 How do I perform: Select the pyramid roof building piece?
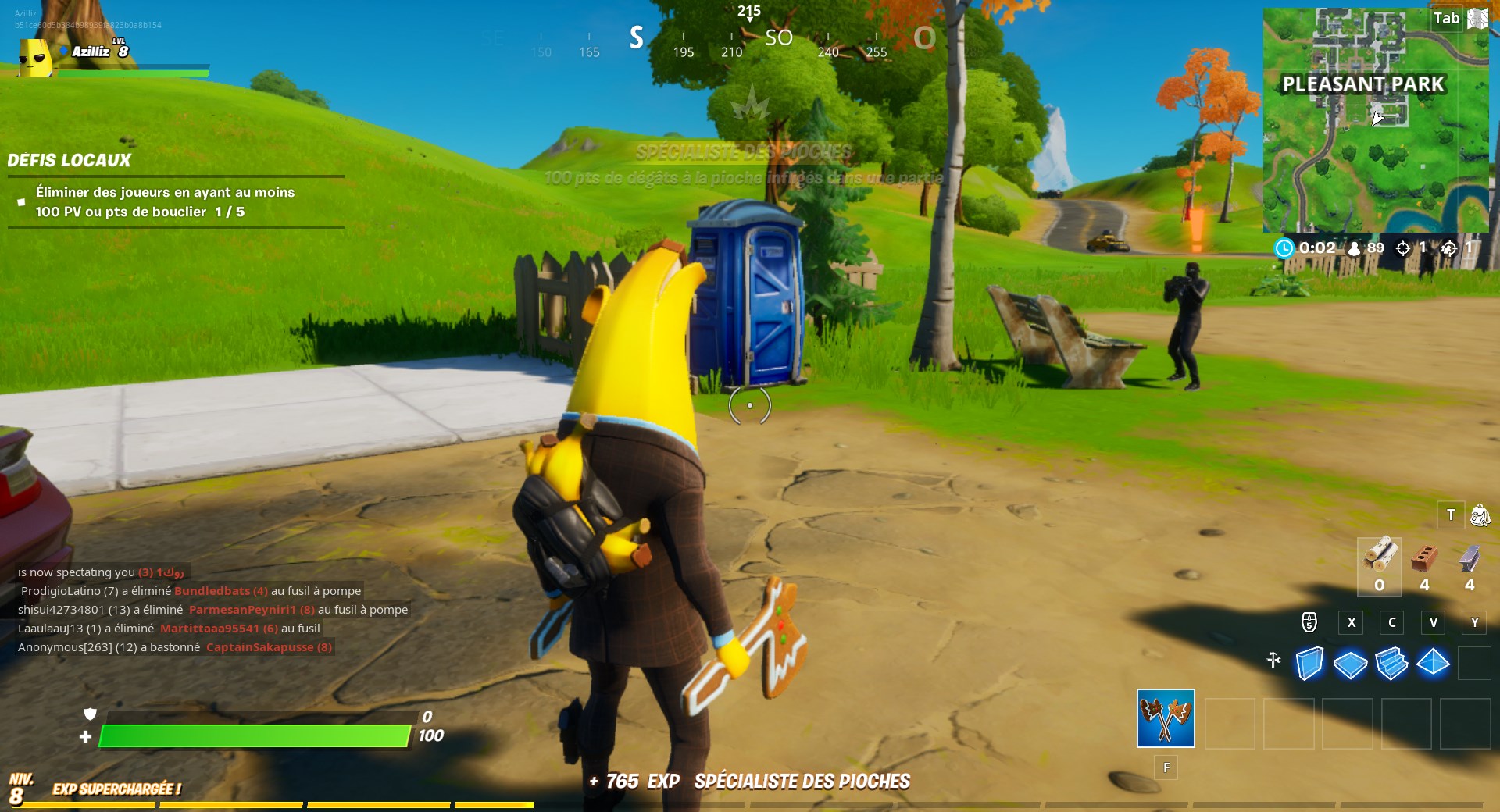click(x=1433, y=662)
